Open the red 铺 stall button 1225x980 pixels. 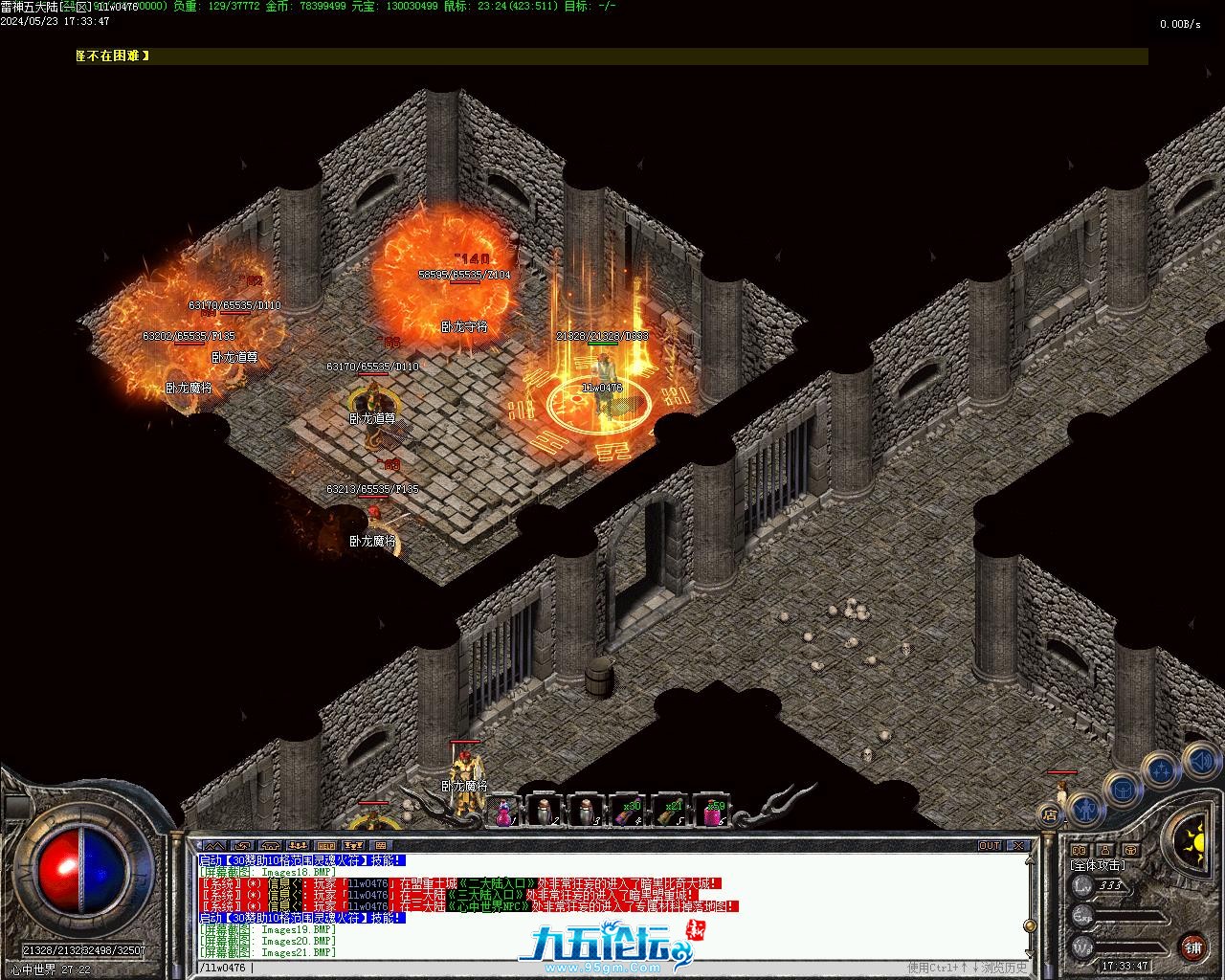pos(1192,947)
